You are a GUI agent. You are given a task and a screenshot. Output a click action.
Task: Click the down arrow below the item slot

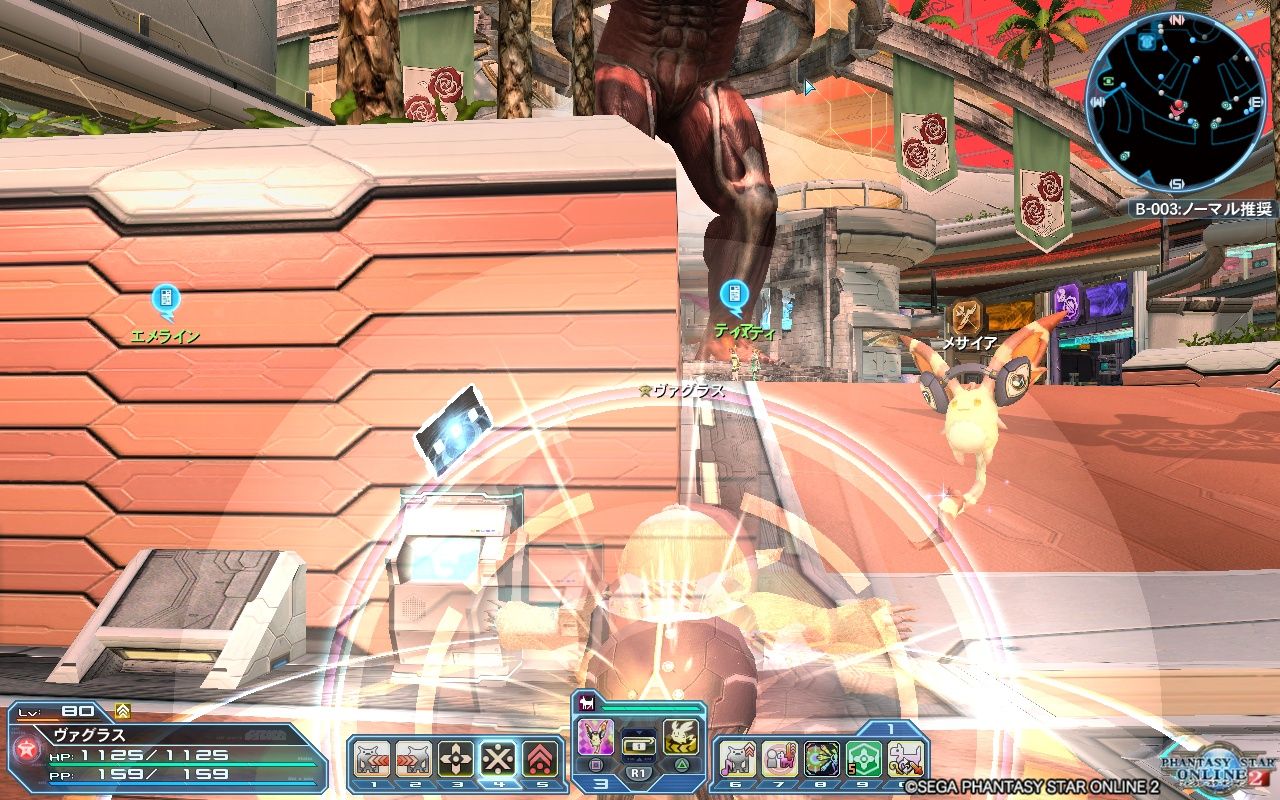638,759
